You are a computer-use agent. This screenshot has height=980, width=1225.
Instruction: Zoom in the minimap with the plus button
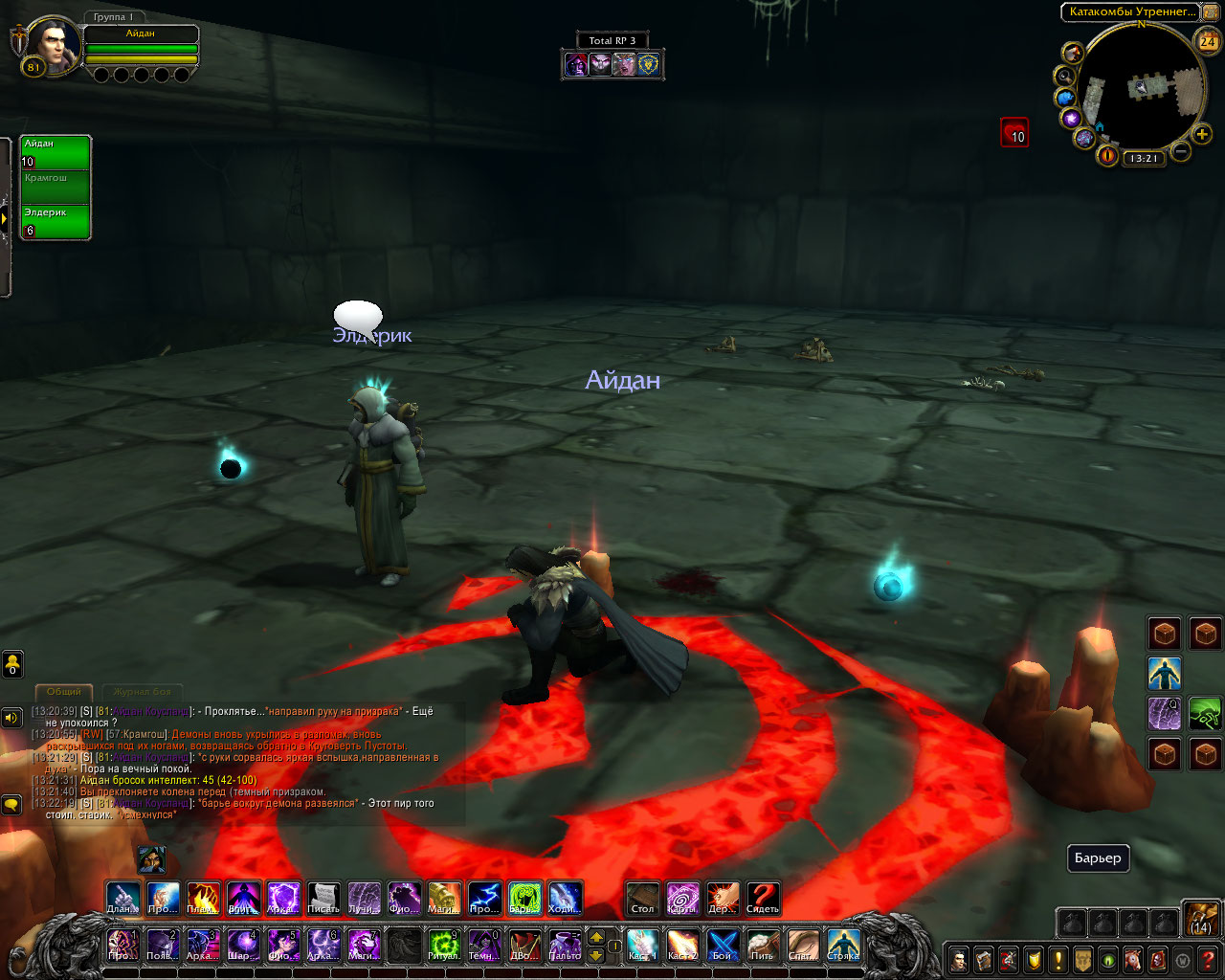(1202, 135)
